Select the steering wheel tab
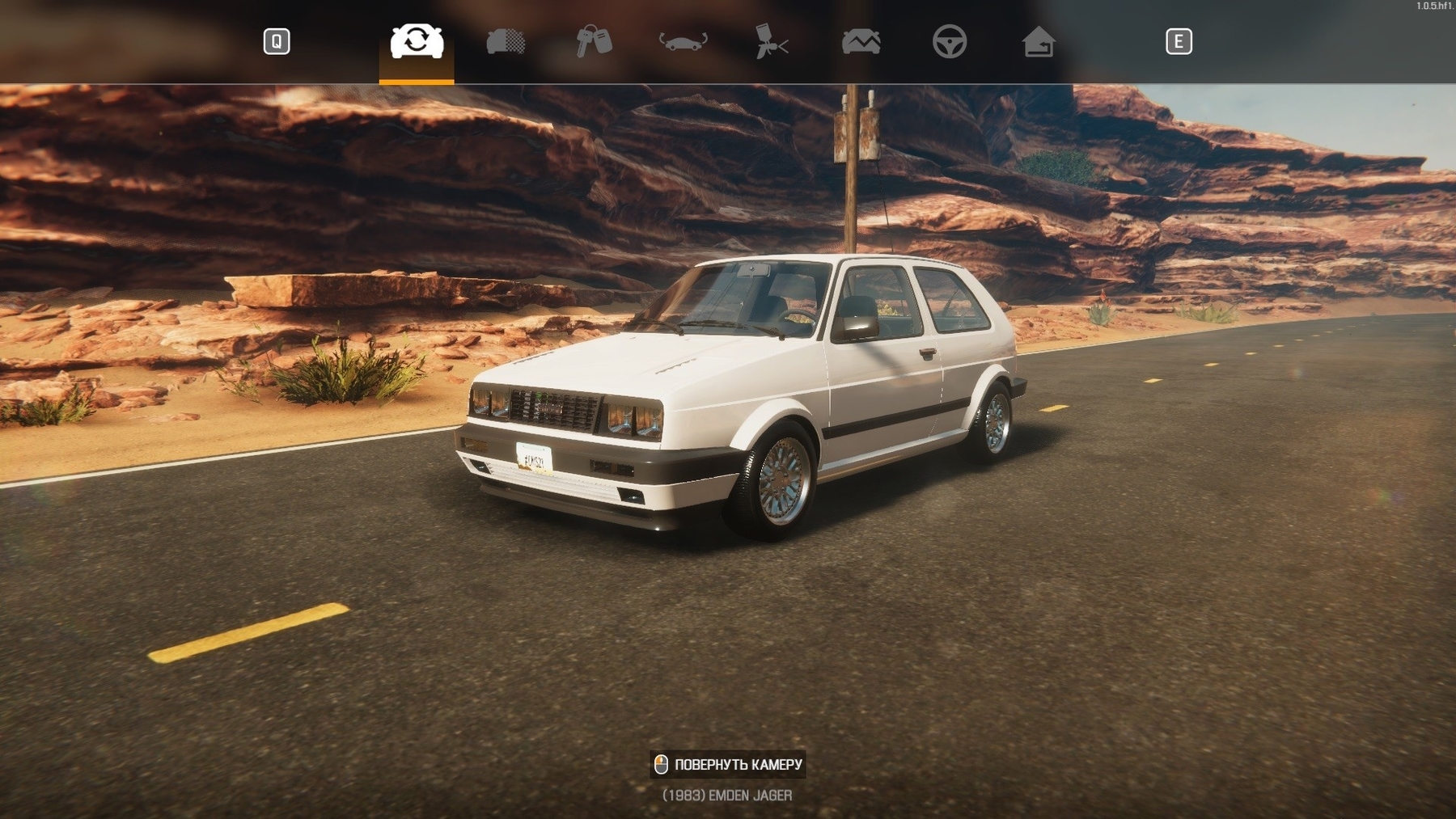The image size is (1456, 819). tap(949, 41)
